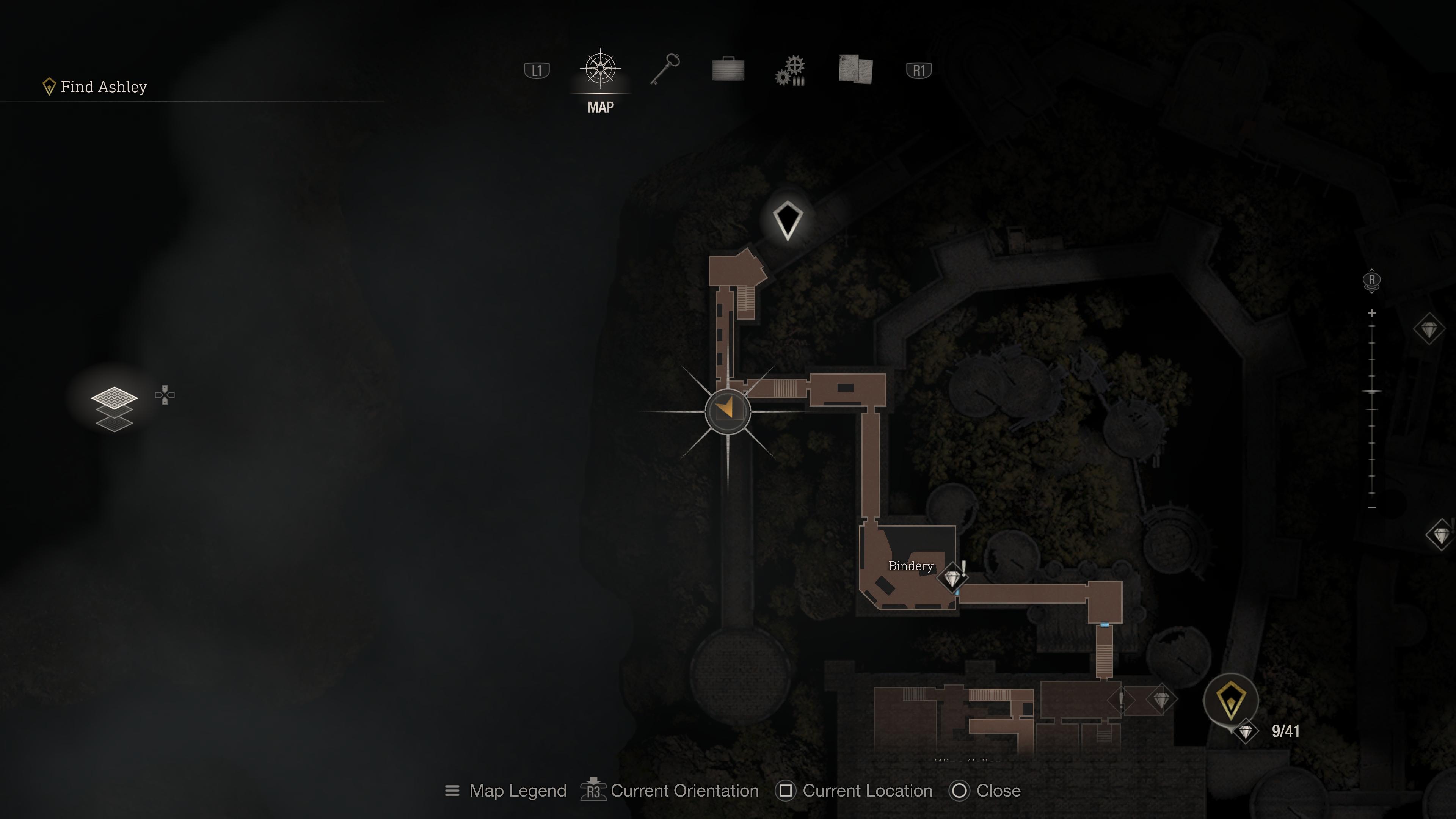
Task: Zoom out with the minus on slider
Action: click(x=1372, y=508)
